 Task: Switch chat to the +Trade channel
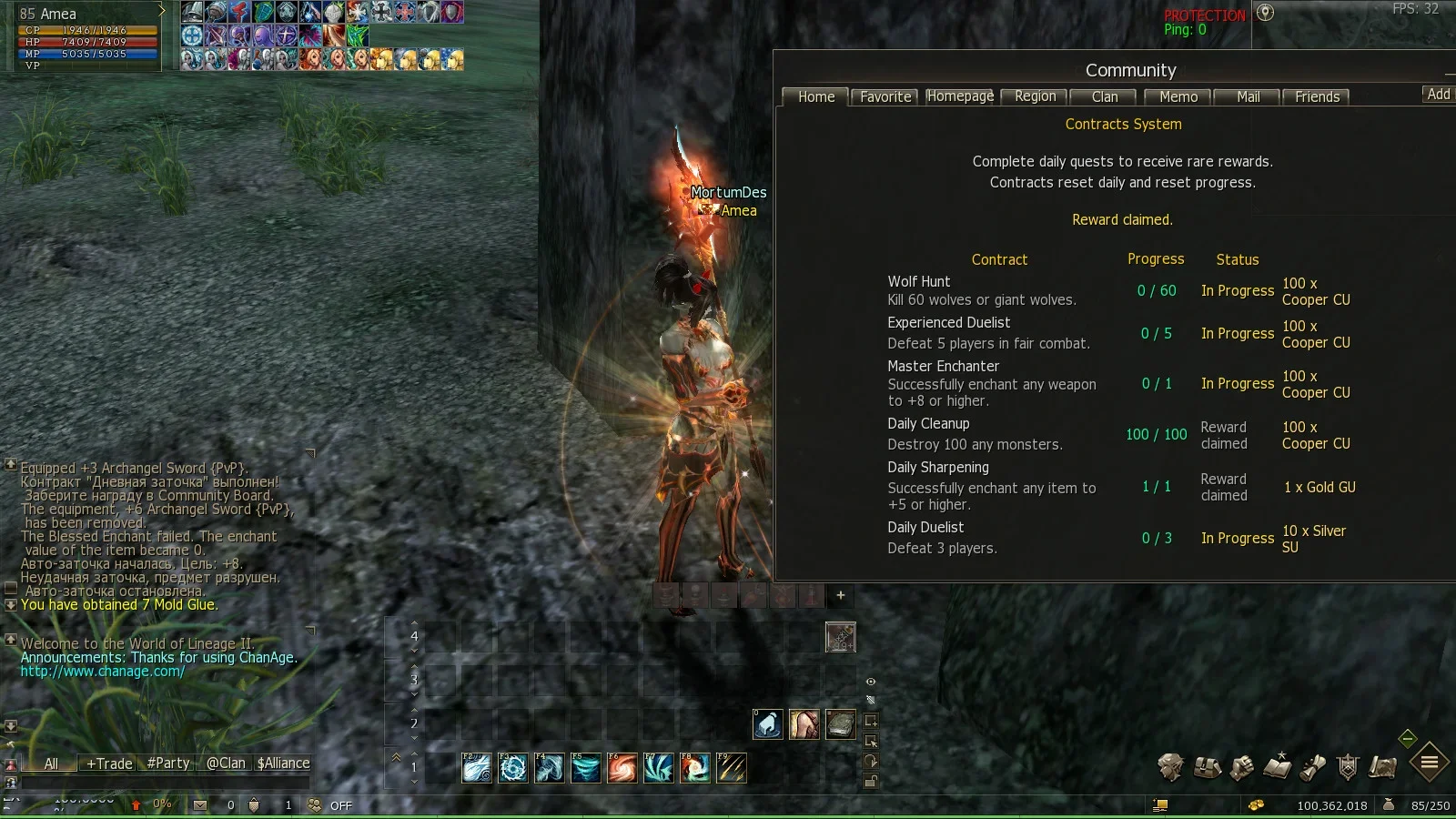point(109,763)
